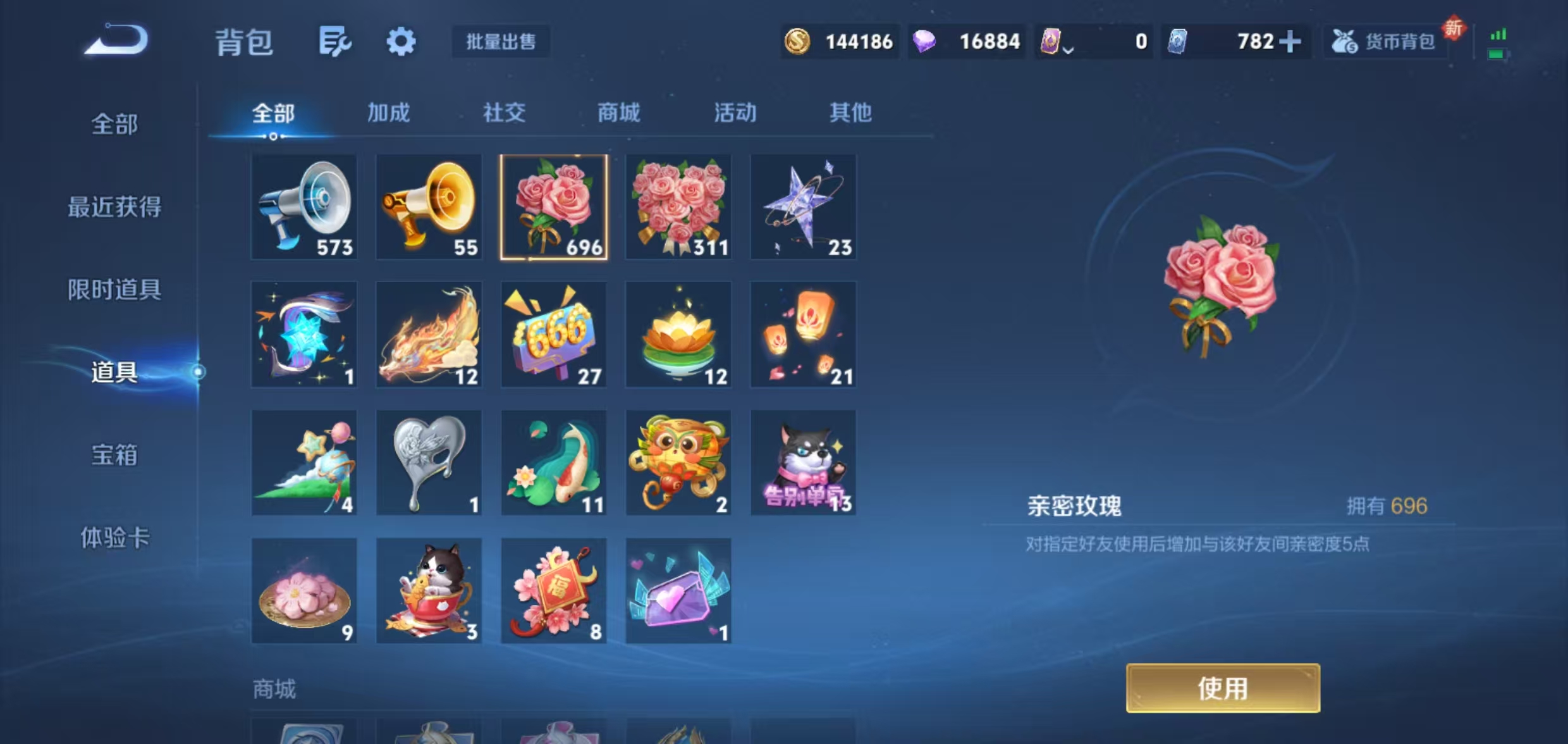The image size is (1568, 744).
Task: Open the settings gear icon
Action: (x=401, y=40)
